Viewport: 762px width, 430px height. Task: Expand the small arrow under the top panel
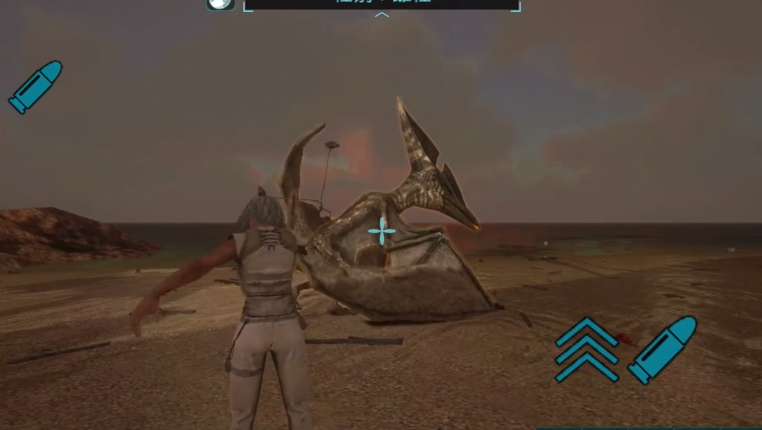381,16
